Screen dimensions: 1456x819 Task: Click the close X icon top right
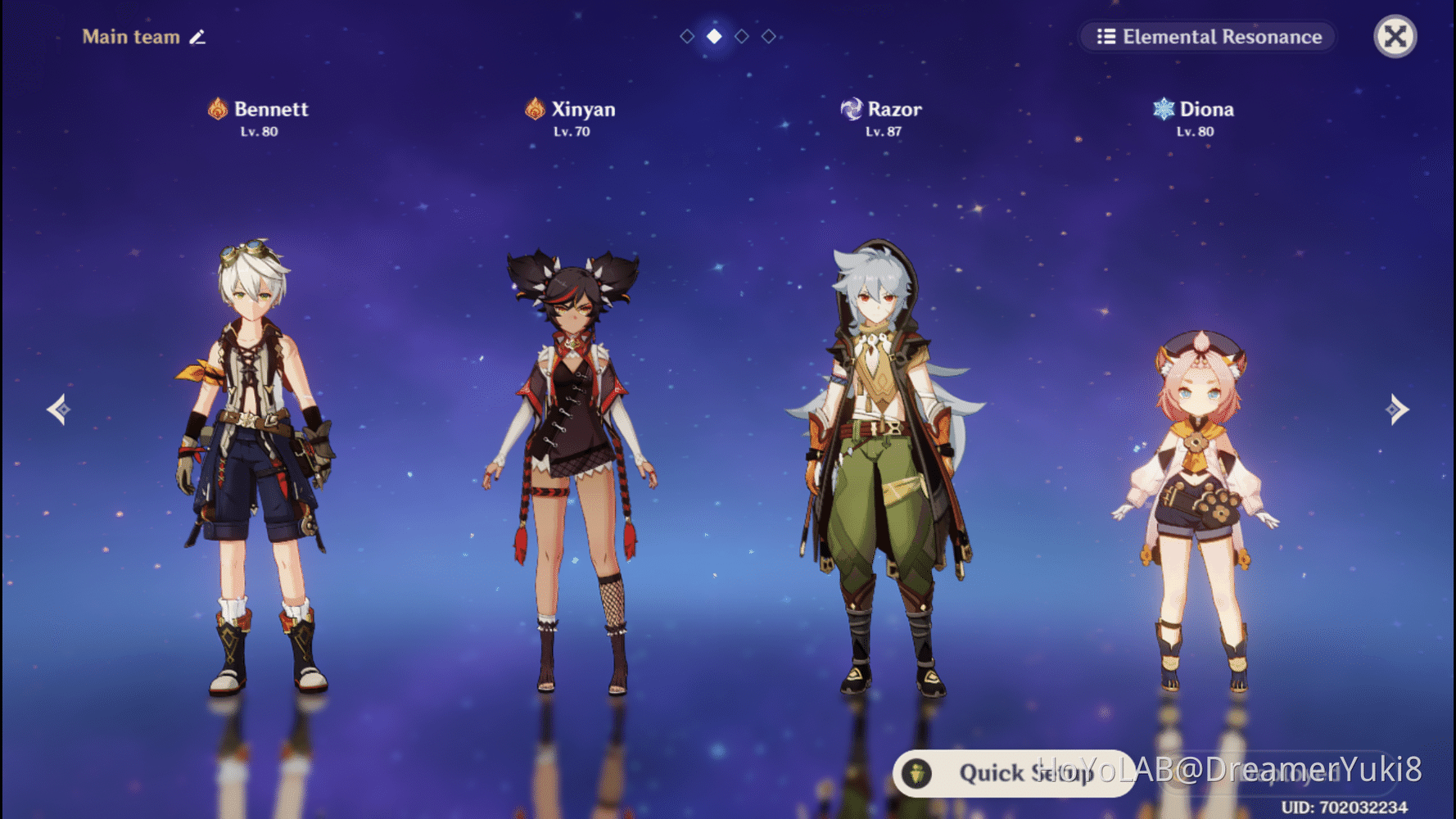pos(1394,36)
